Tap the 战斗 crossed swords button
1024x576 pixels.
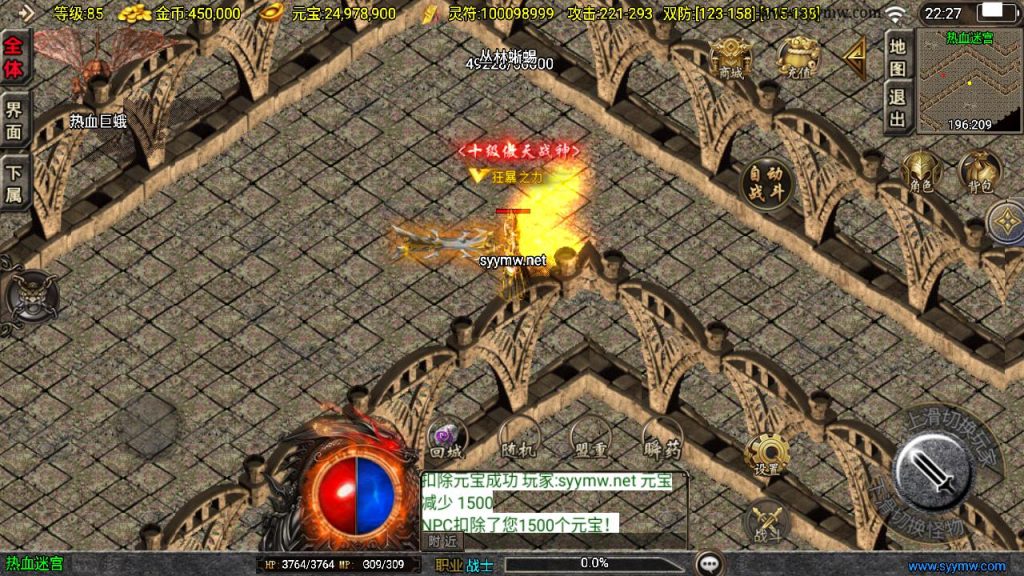click(x=767, y=520)
